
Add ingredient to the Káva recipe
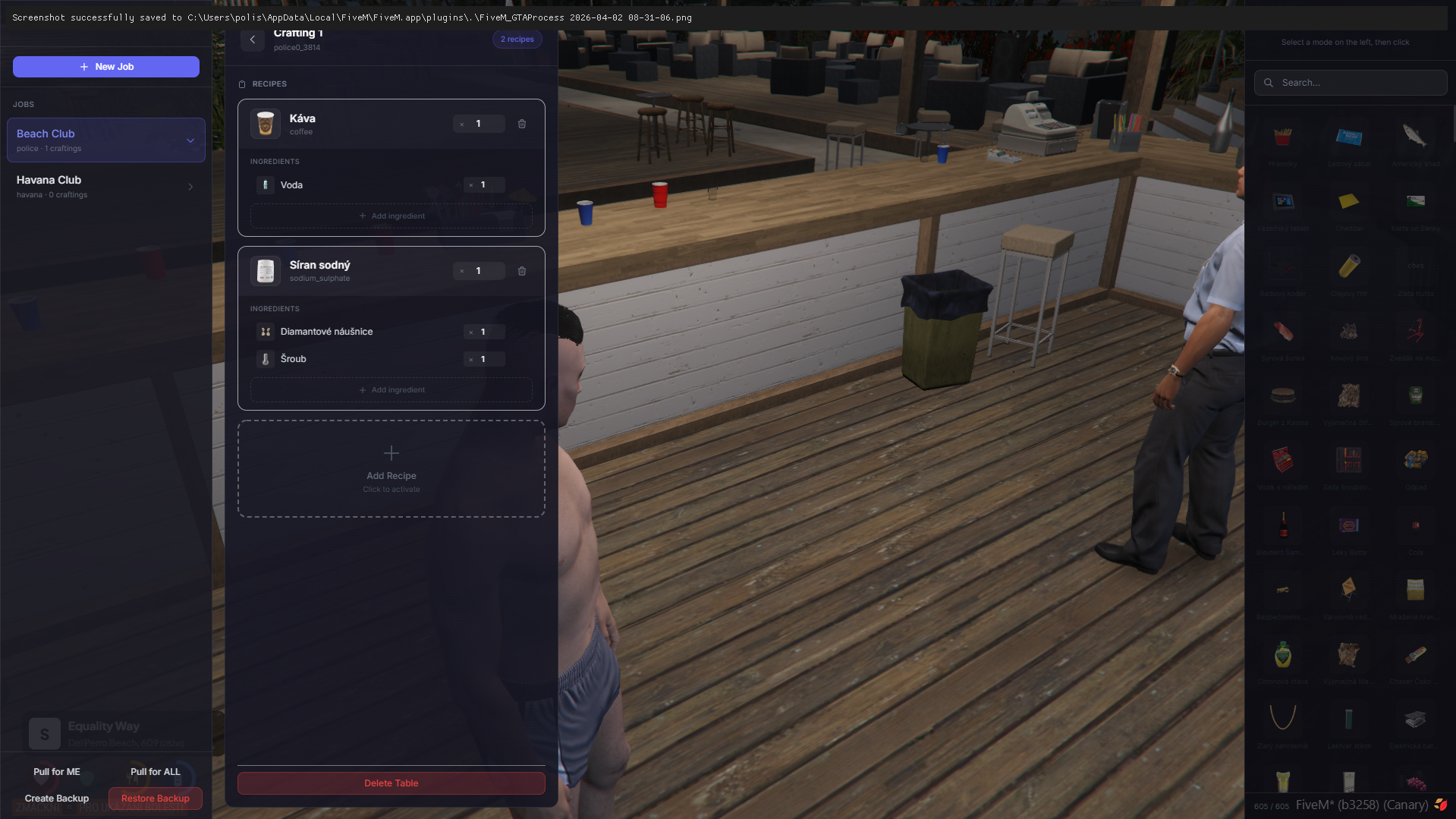(392, 216)
